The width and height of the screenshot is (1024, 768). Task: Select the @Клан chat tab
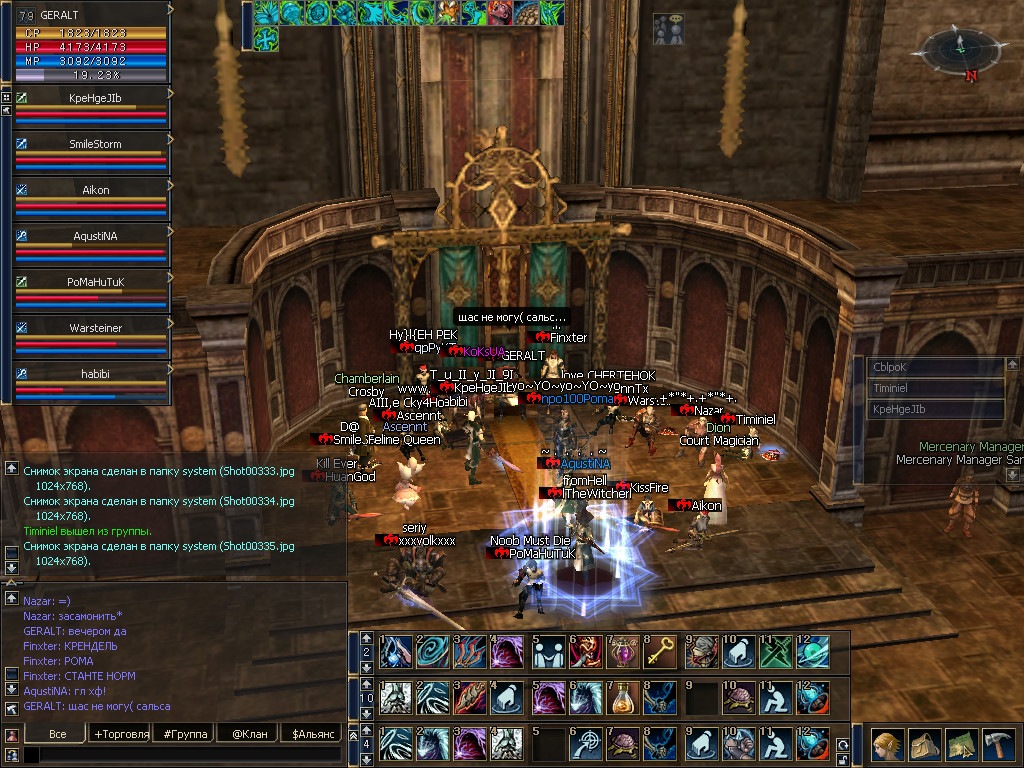[x=249, y=734]
